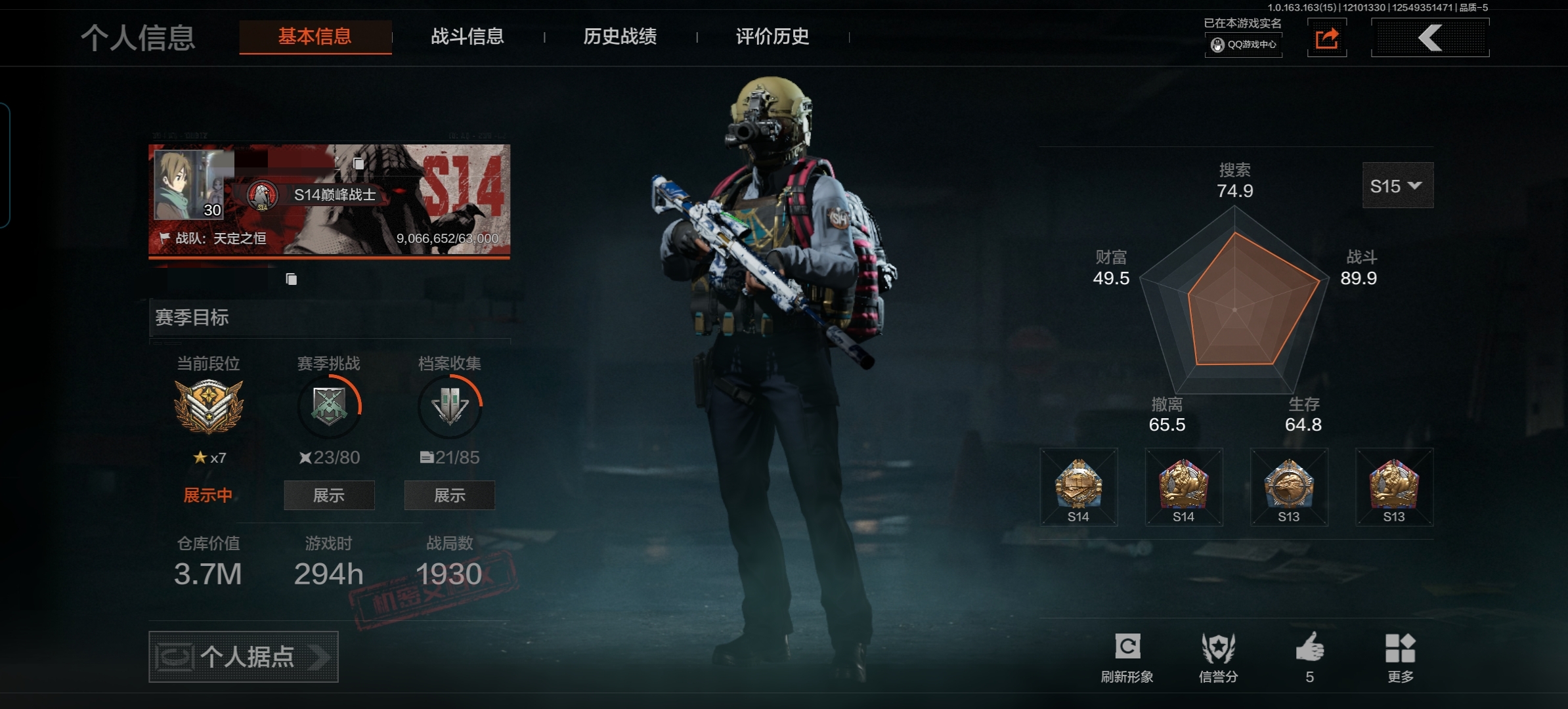
Task: Give a thumbs-up like
Action: pyautogui.click(x=1310, y=656)
